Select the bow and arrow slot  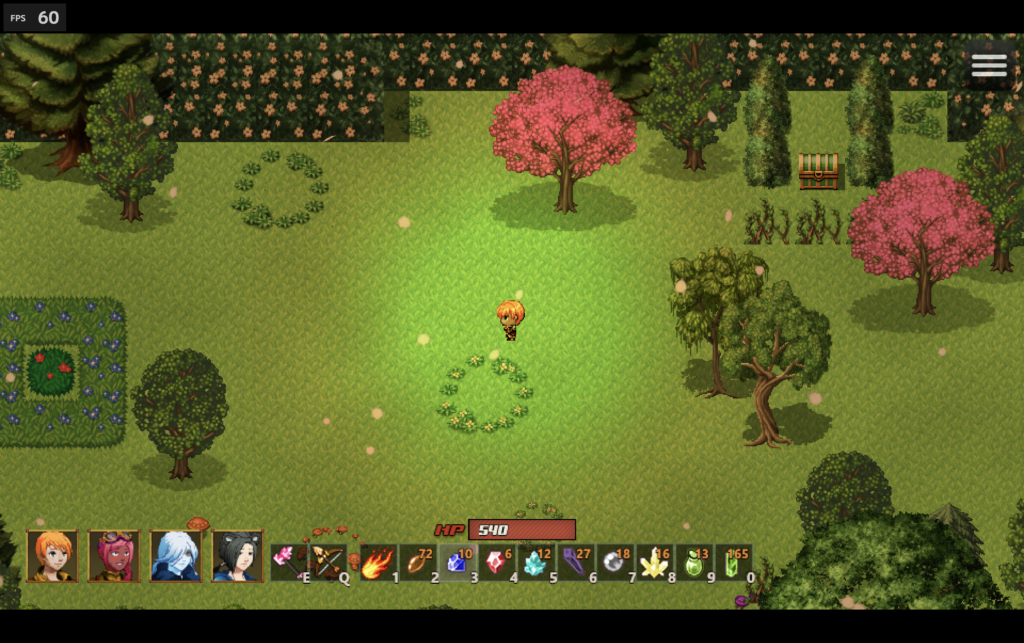pyautogui.click(x=328, y=562)
